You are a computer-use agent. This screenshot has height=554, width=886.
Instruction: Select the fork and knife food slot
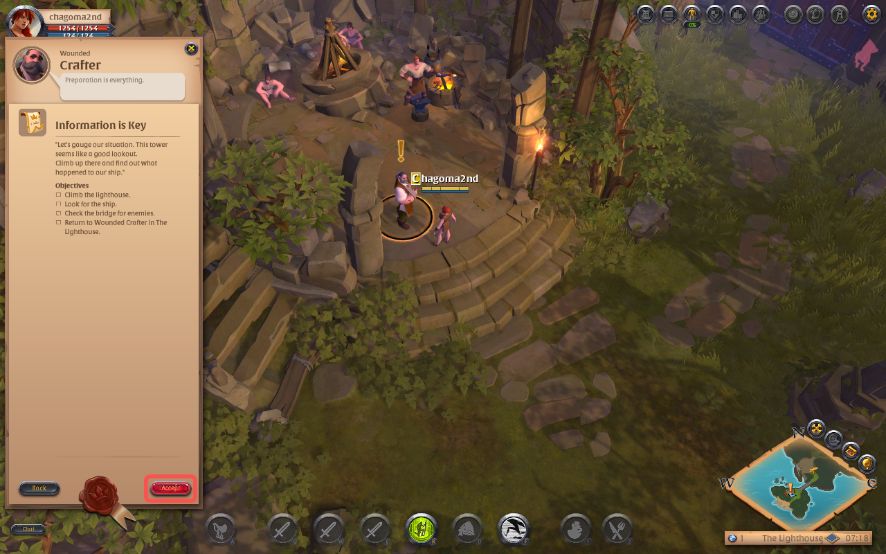pos(617,528)
